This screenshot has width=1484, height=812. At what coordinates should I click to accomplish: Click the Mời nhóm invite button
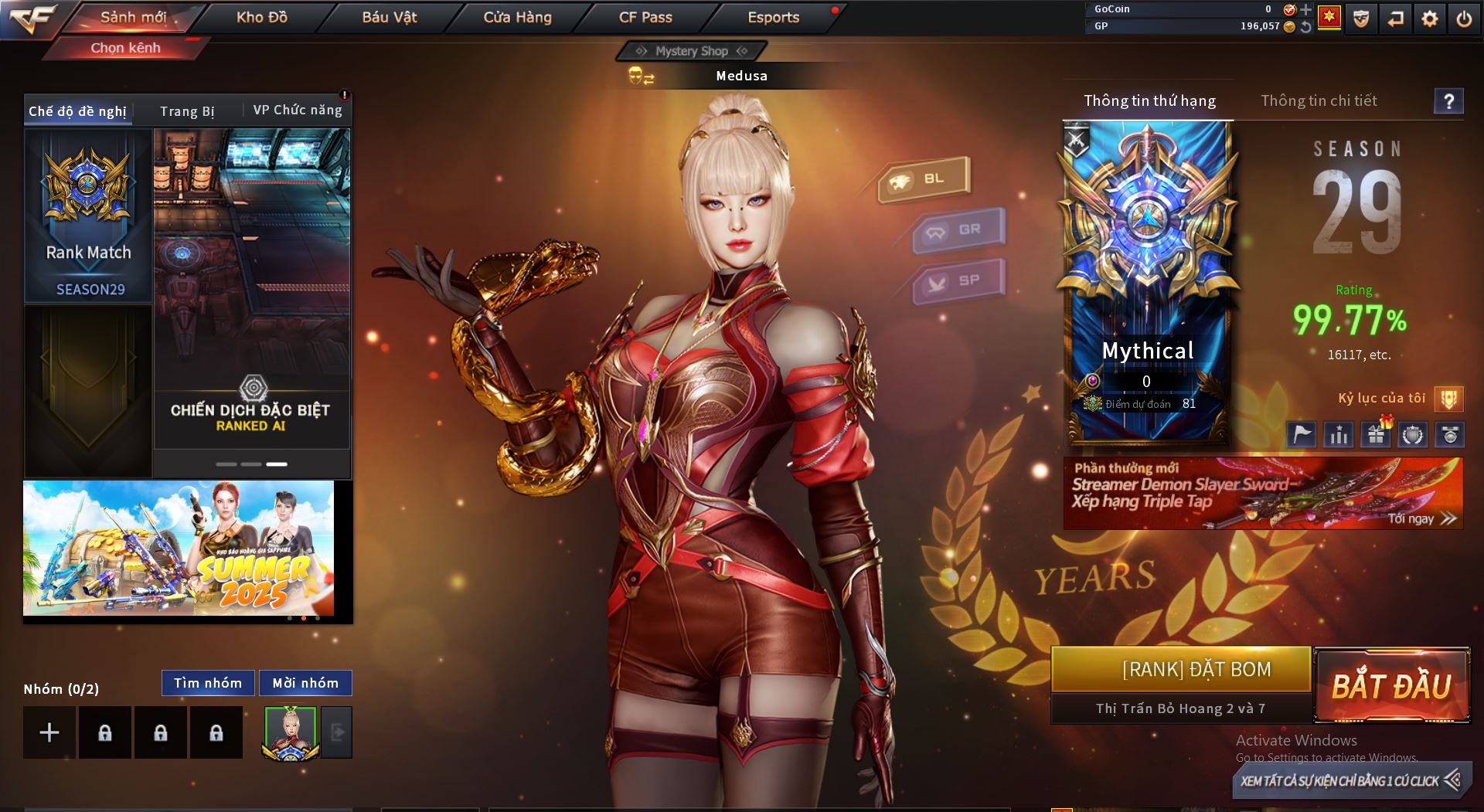pos(305,683)
